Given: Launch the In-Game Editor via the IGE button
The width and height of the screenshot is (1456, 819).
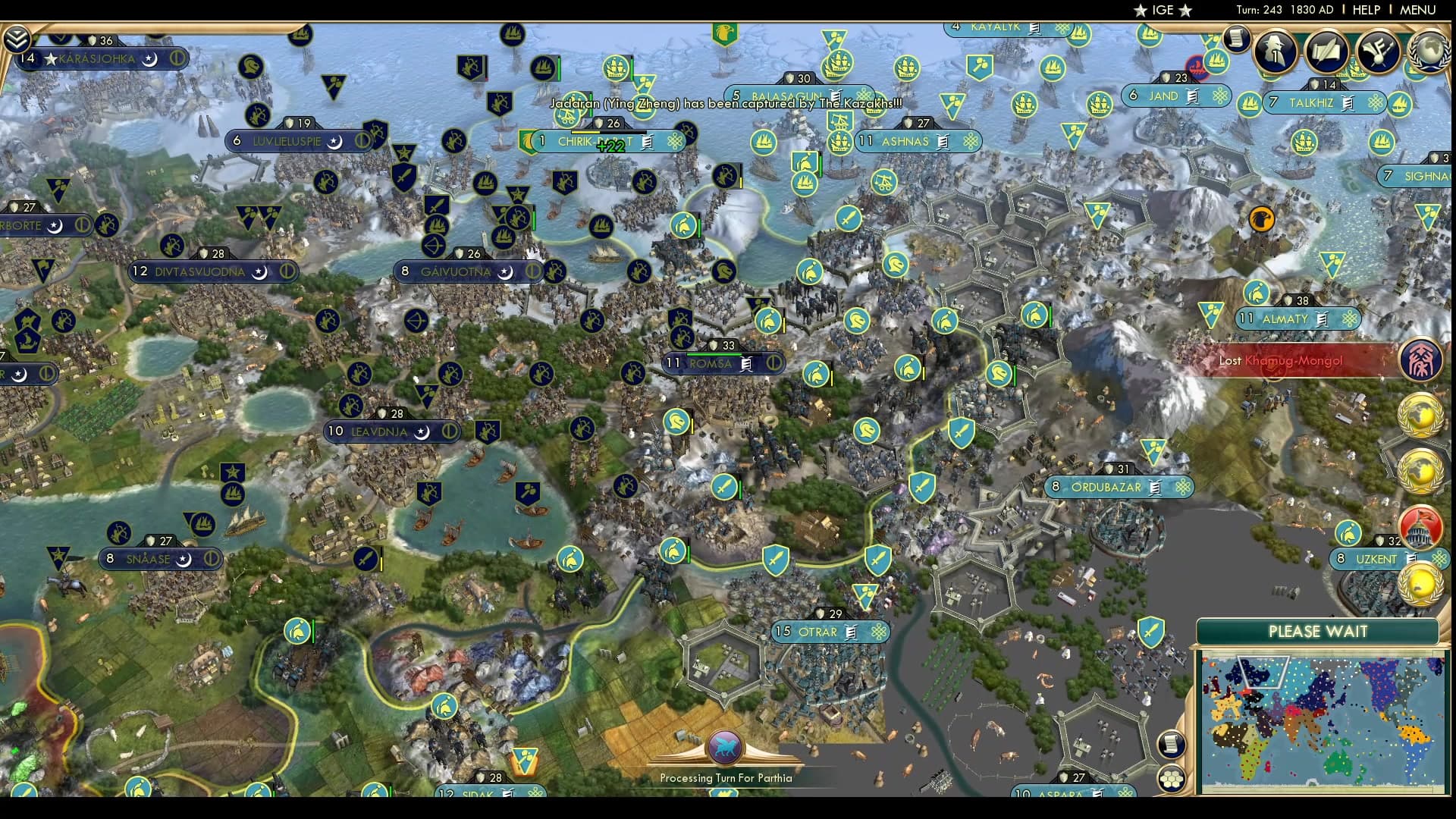Looking at the screenshot, I should (x=1166, y=10).
